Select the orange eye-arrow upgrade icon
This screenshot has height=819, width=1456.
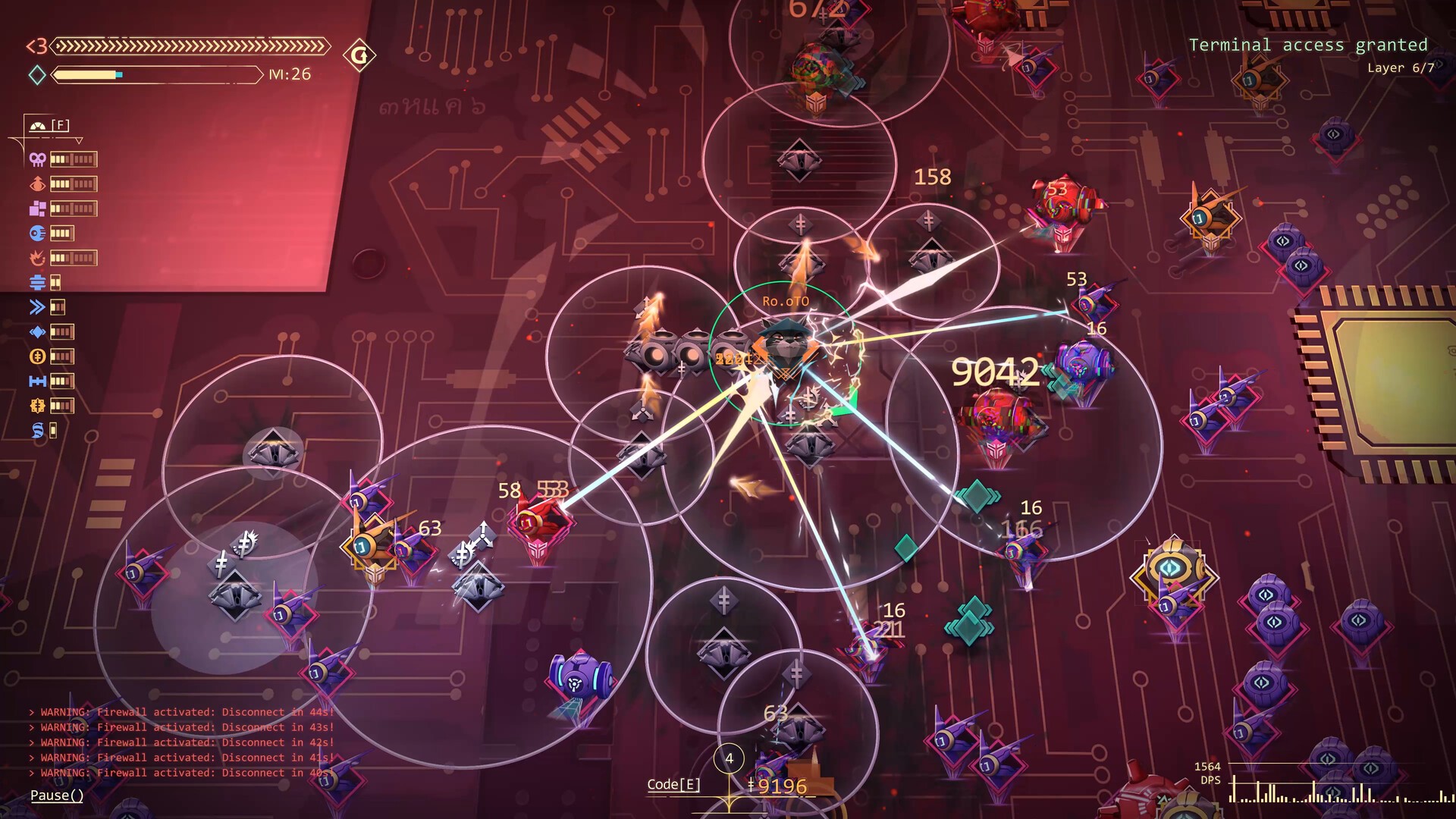coord(37,184)
